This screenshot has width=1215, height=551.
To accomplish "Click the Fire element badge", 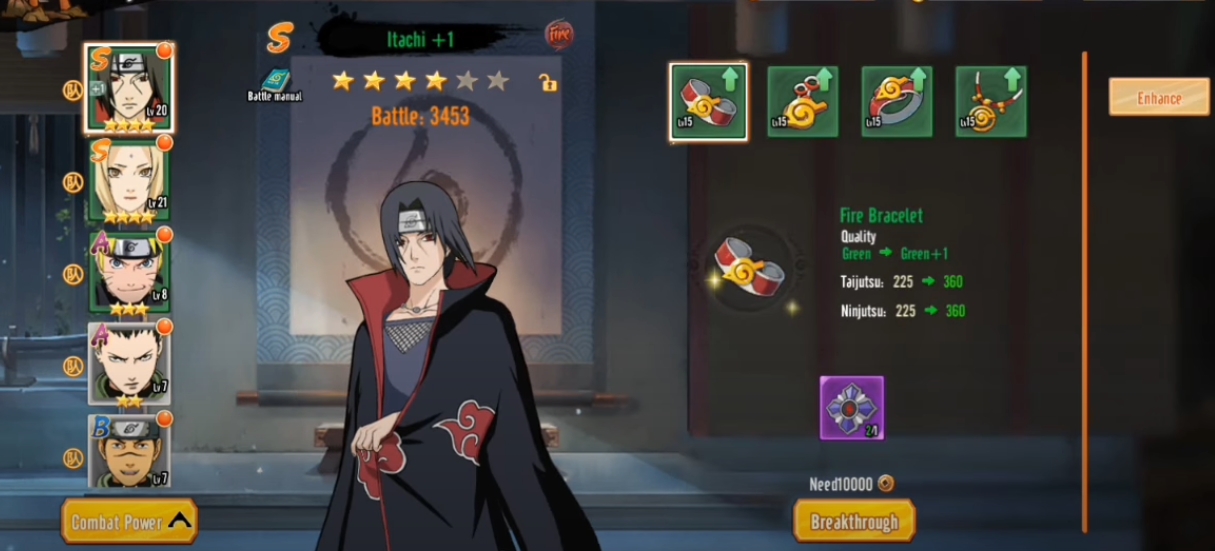I will tap(559, 35).
